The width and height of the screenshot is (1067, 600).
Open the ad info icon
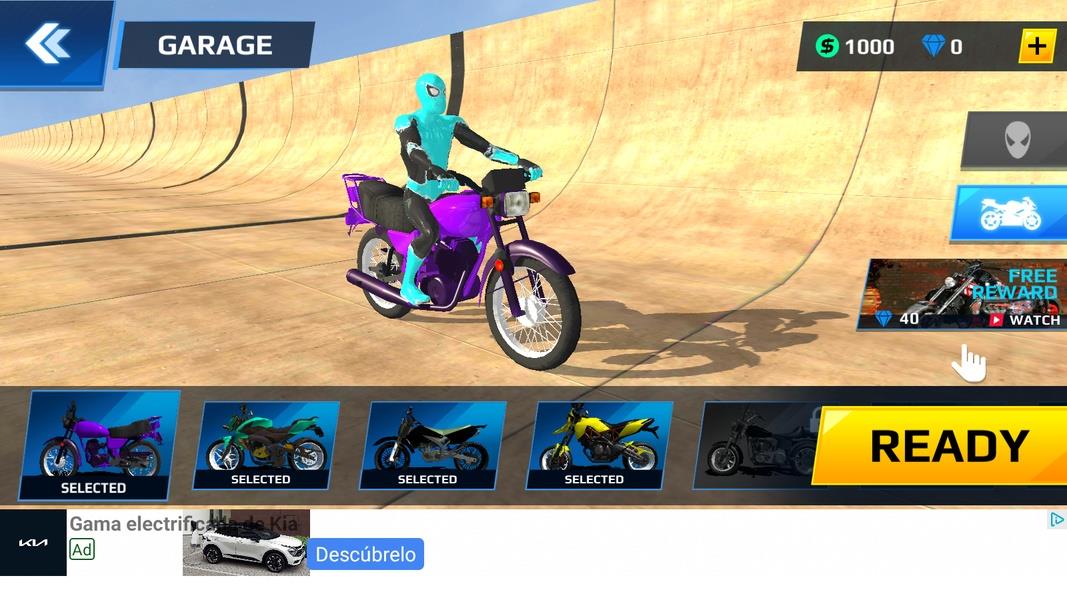(1056, 519)
